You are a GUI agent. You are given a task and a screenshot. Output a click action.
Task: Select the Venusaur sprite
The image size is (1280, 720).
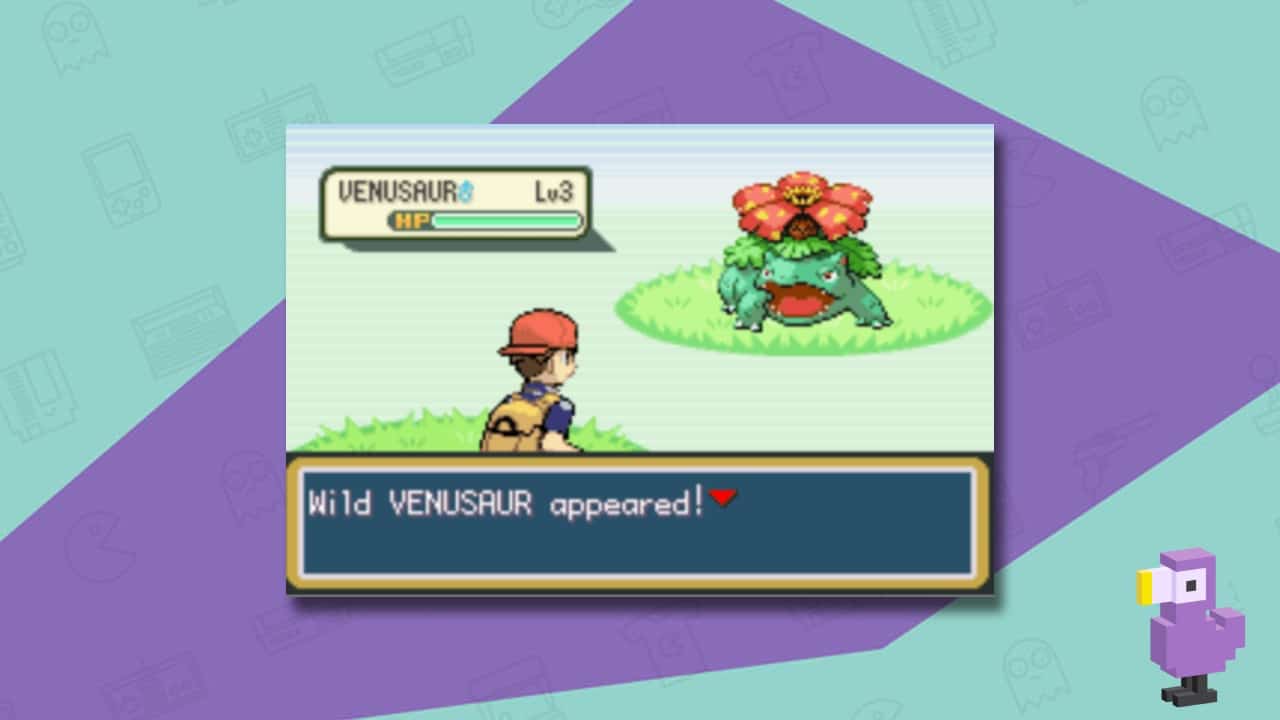(800, 280)
